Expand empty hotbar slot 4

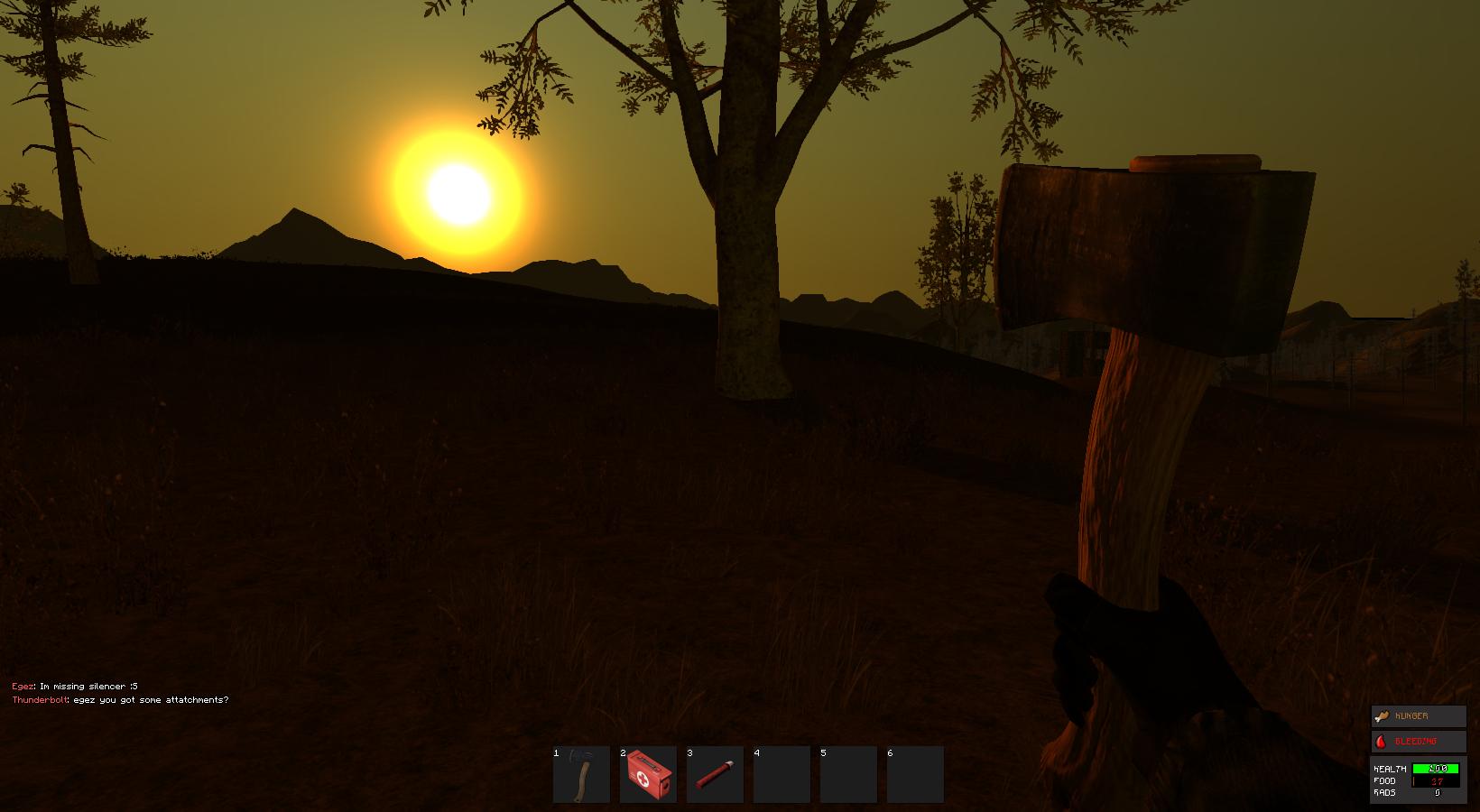point(782,774)
